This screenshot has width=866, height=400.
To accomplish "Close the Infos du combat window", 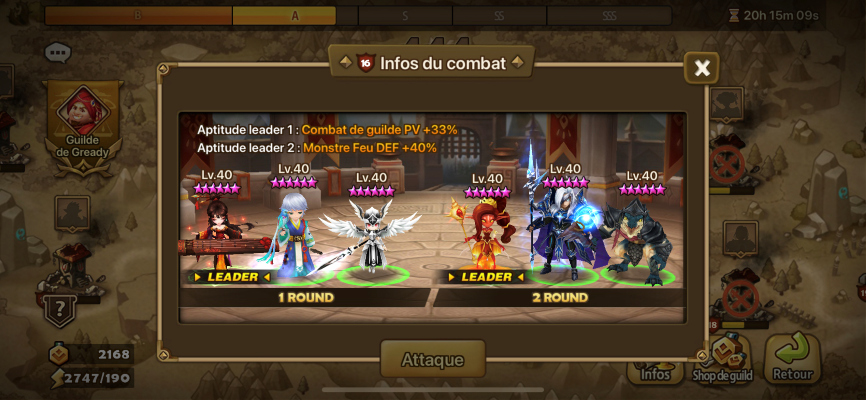I will click(702, 68).
